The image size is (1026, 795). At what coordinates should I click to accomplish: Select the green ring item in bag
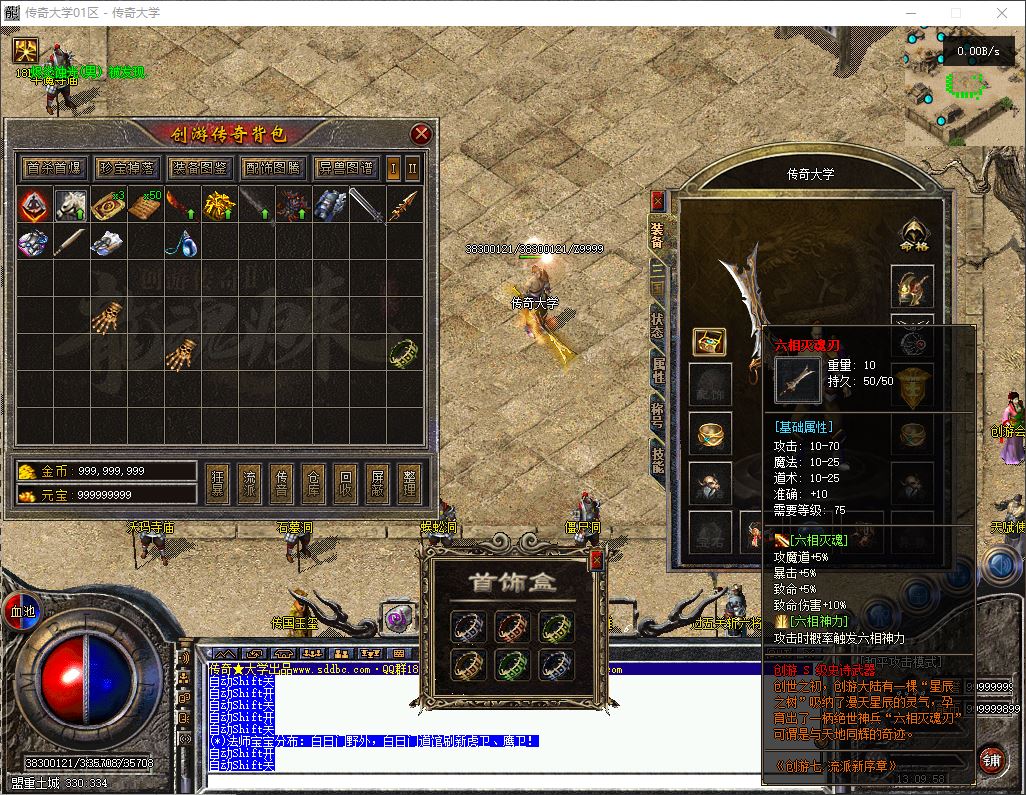pyautogui.click(x=403, y=352)
